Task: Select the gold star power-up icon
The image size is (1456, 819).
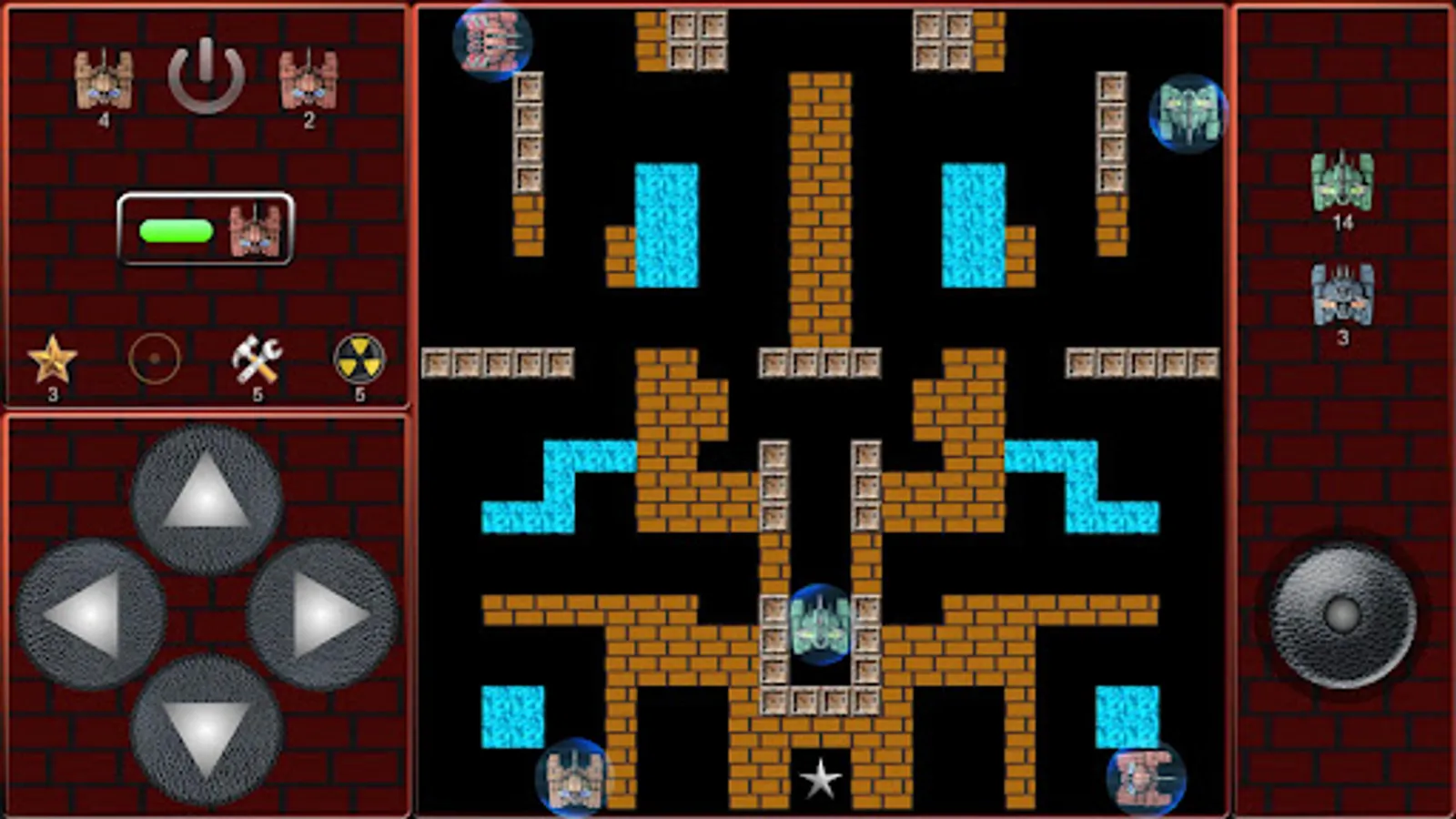Action: (x=52, y=359)
